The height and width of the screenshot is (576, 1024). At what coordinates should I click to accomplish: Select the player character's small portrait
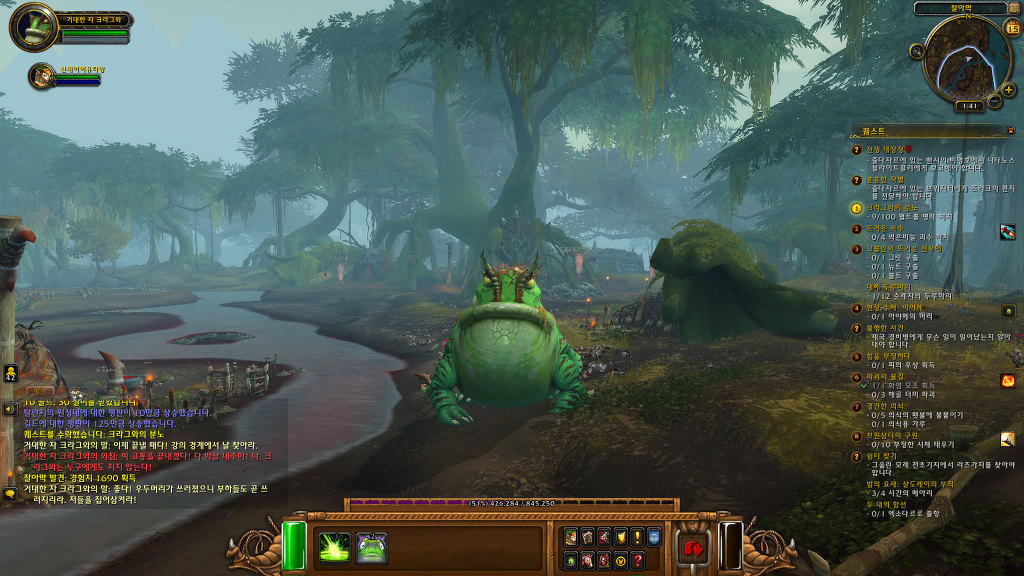(42, 75)
